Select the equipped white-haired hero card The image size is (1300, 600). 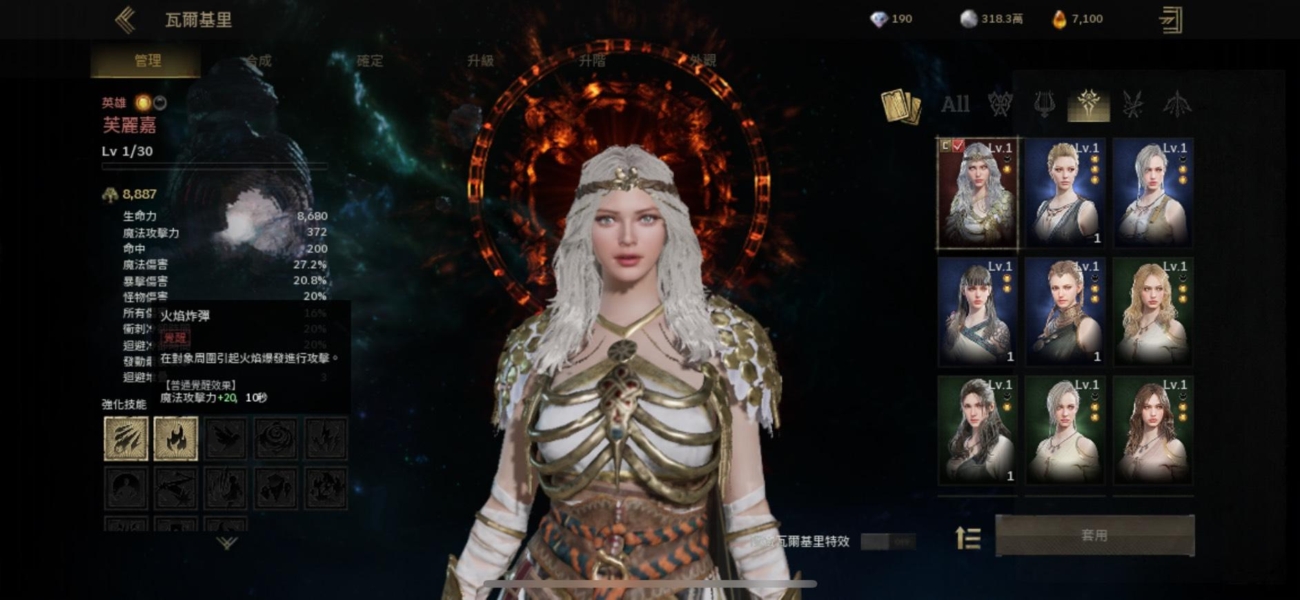(977, 193)
